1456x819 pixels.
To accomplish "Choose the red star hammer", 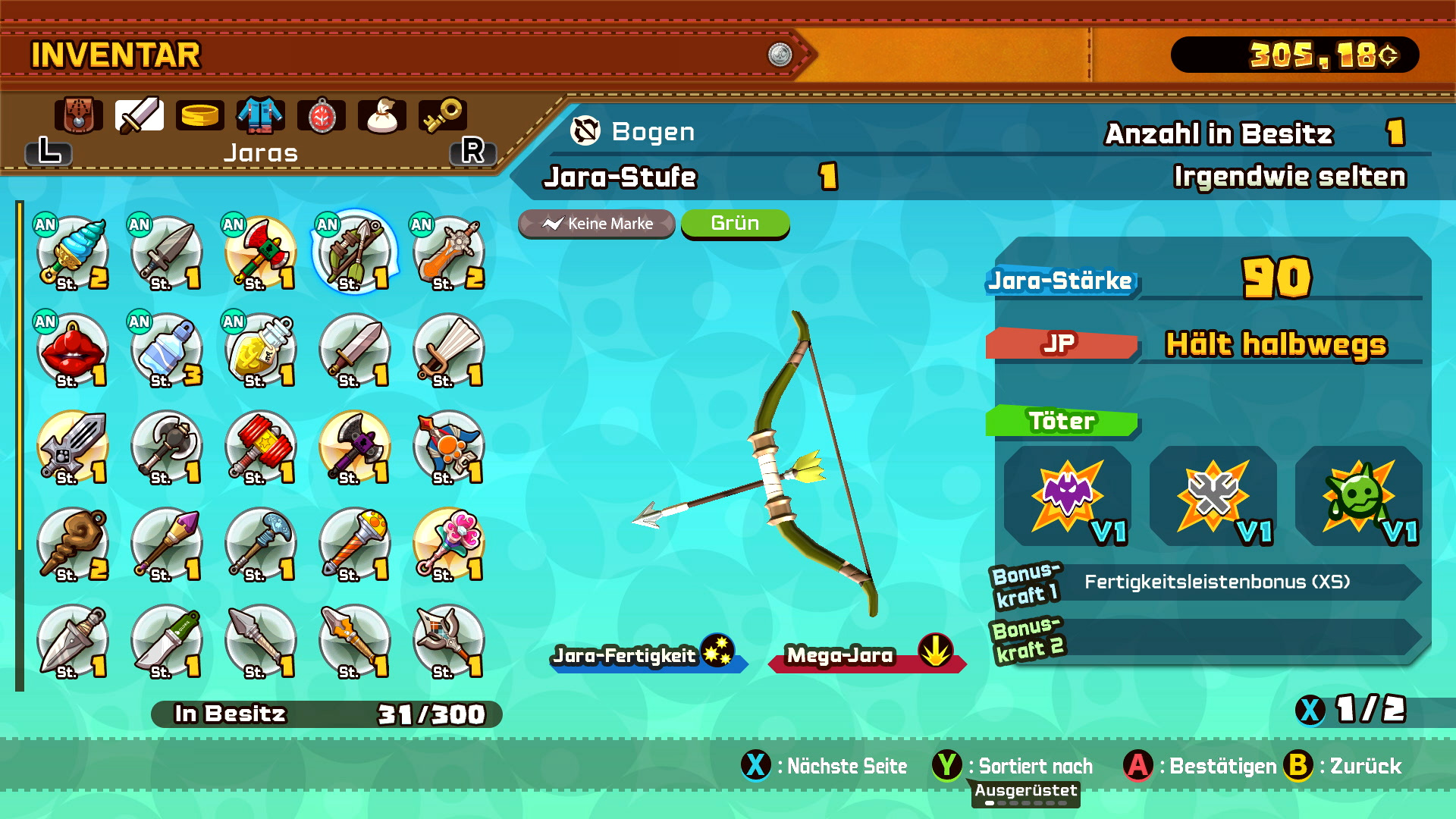I will point(260,447).
